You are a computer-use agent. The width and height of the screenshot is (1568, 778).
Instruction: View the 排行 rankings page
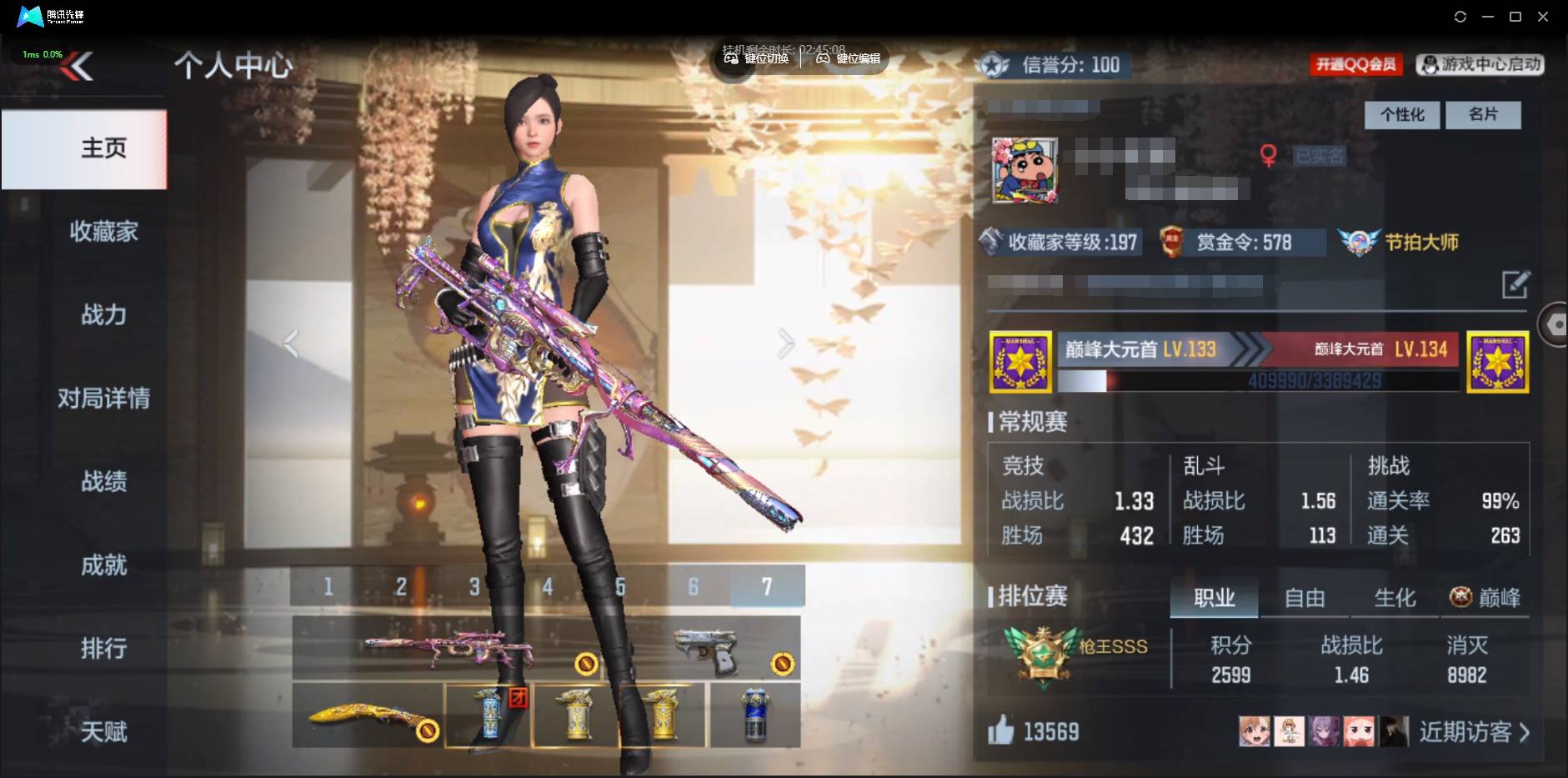tap(103, 648)
